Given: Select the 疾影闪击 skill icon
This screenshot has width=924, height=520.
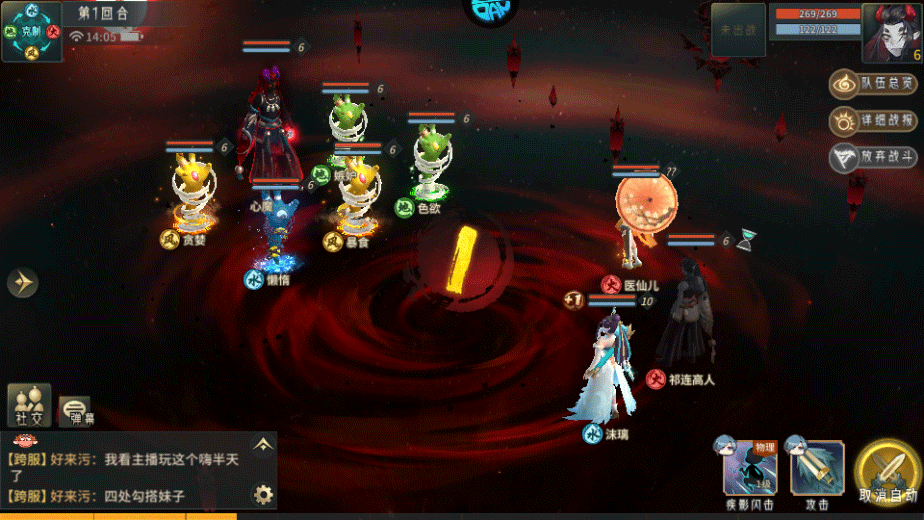Looking at the screenshot, I should (x=750, y=468).
